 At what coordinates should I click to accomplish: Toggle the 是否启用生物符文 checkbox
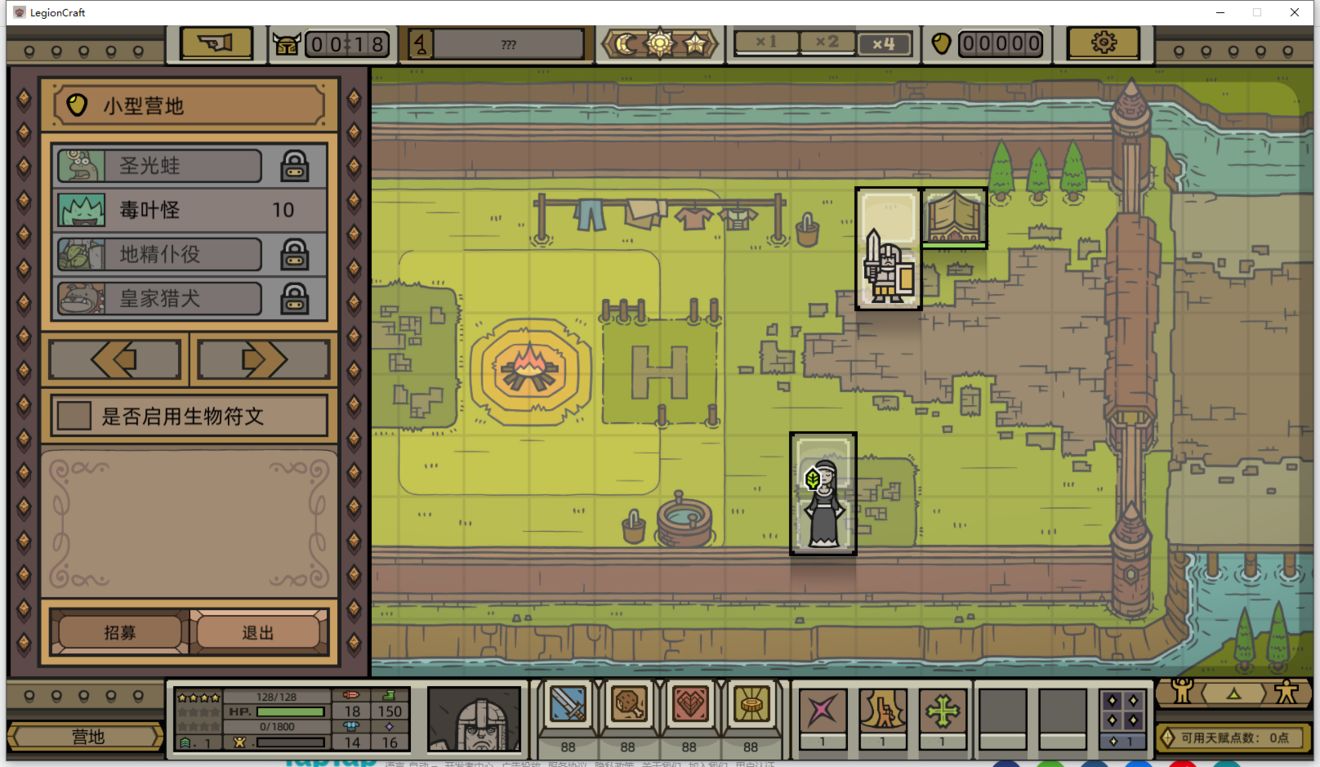coord(74,416)
